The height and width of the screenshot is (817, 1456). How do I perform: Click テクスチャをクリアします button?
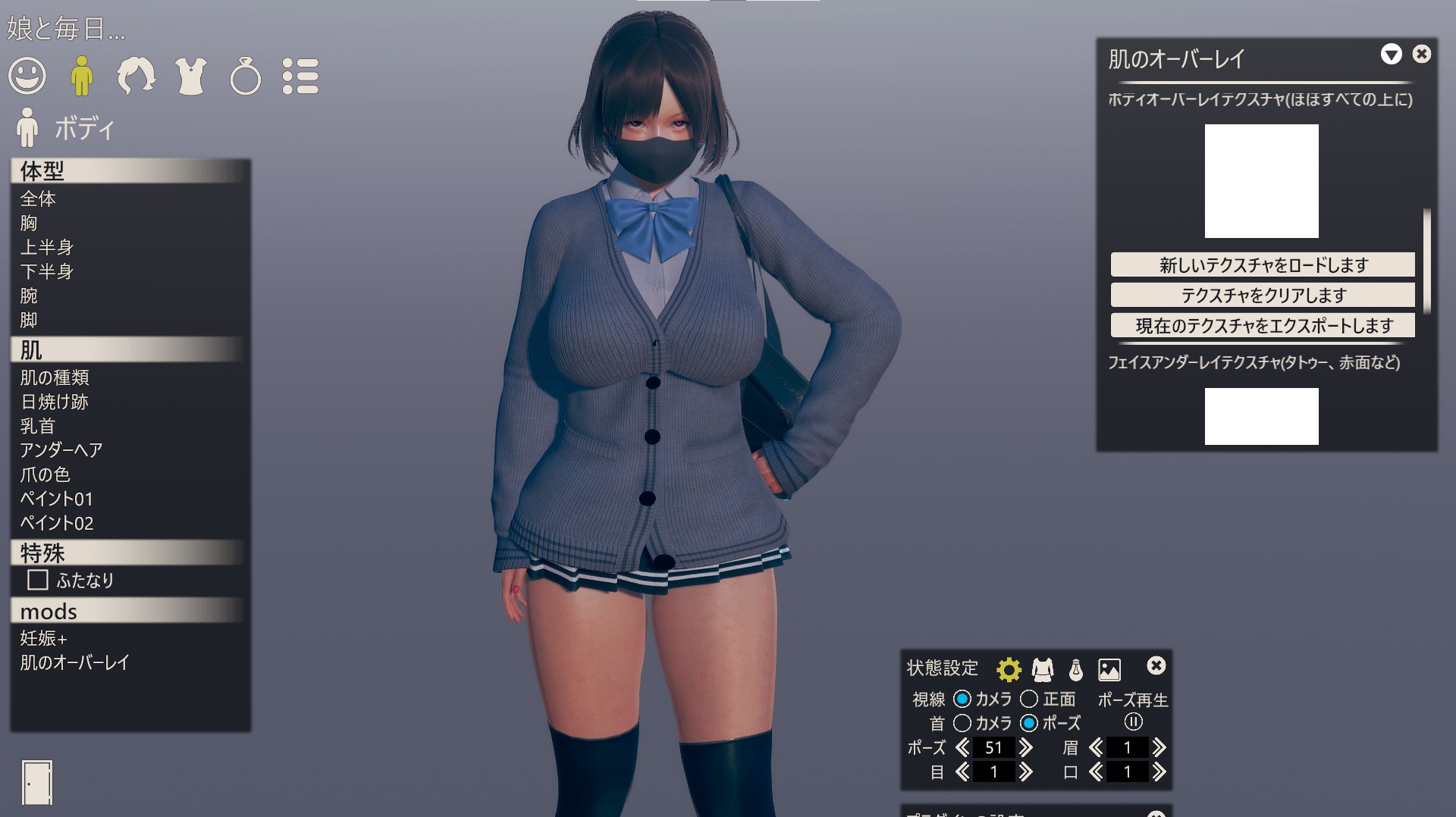coord(1263,295)
